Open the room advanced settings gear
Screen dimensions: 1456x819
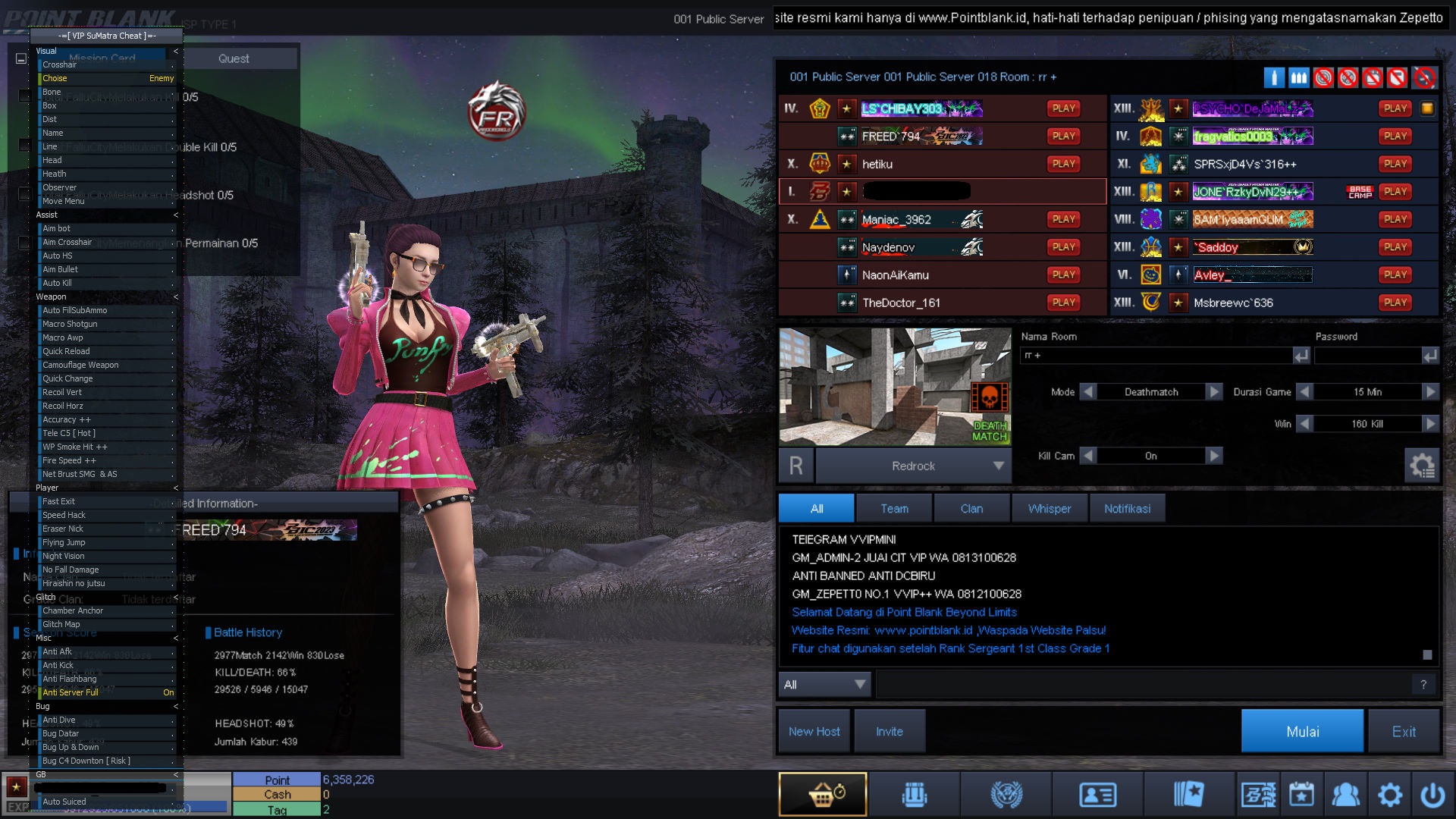pyautogui.click(x=1422, y=465)
